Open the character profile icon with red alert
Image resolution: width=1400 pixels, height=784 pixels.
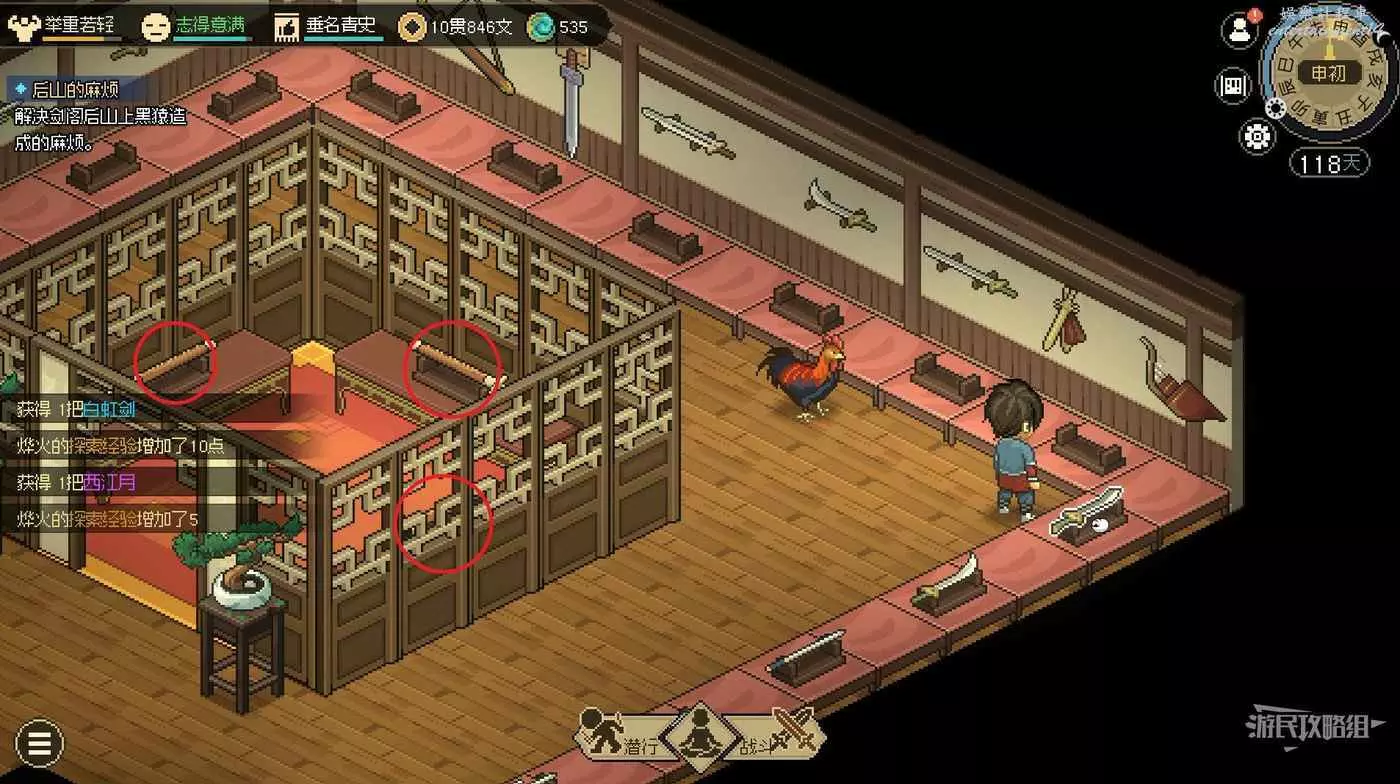pos(1240,29)
